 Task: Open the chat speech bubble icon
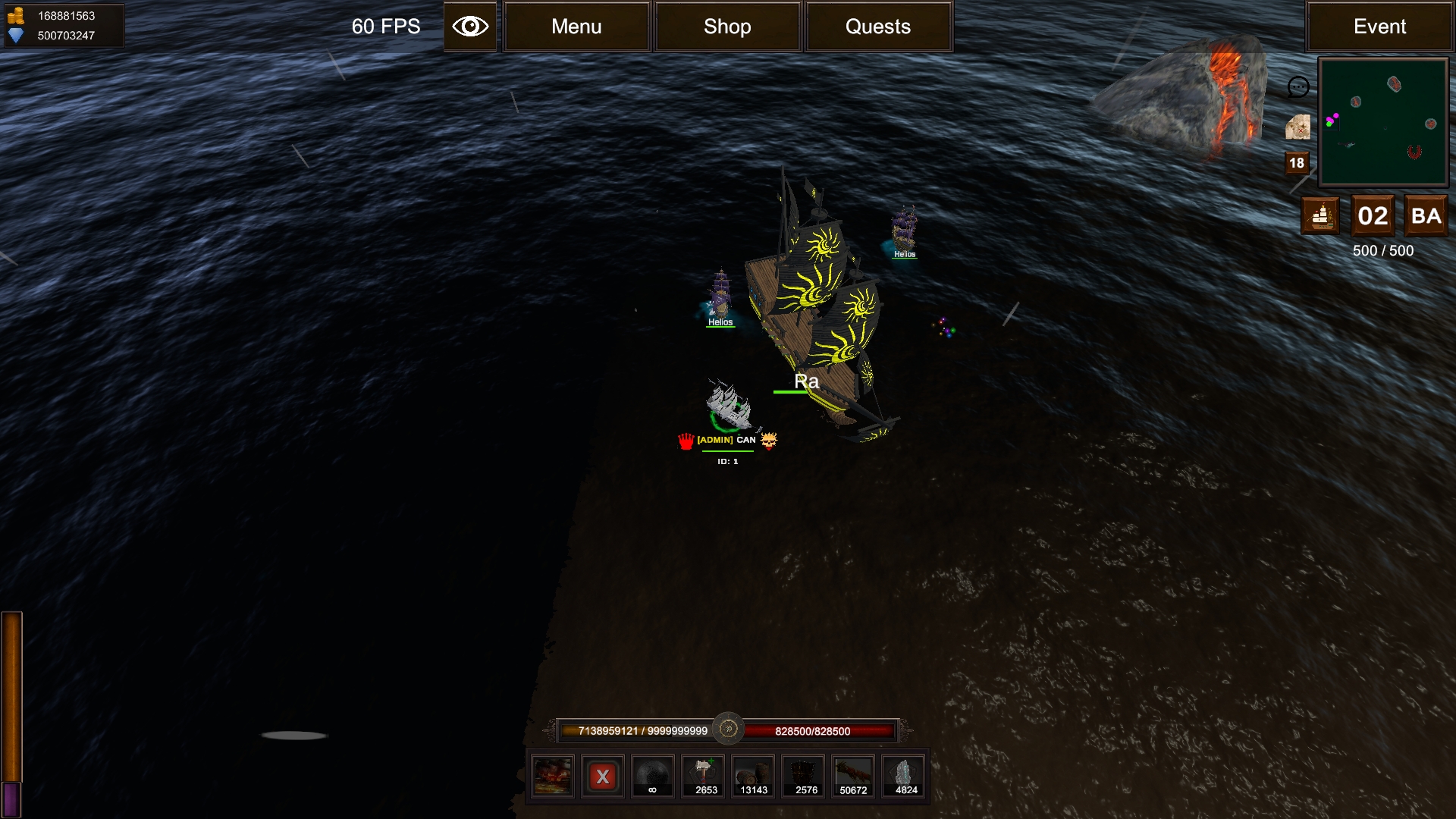point(1298,87)
